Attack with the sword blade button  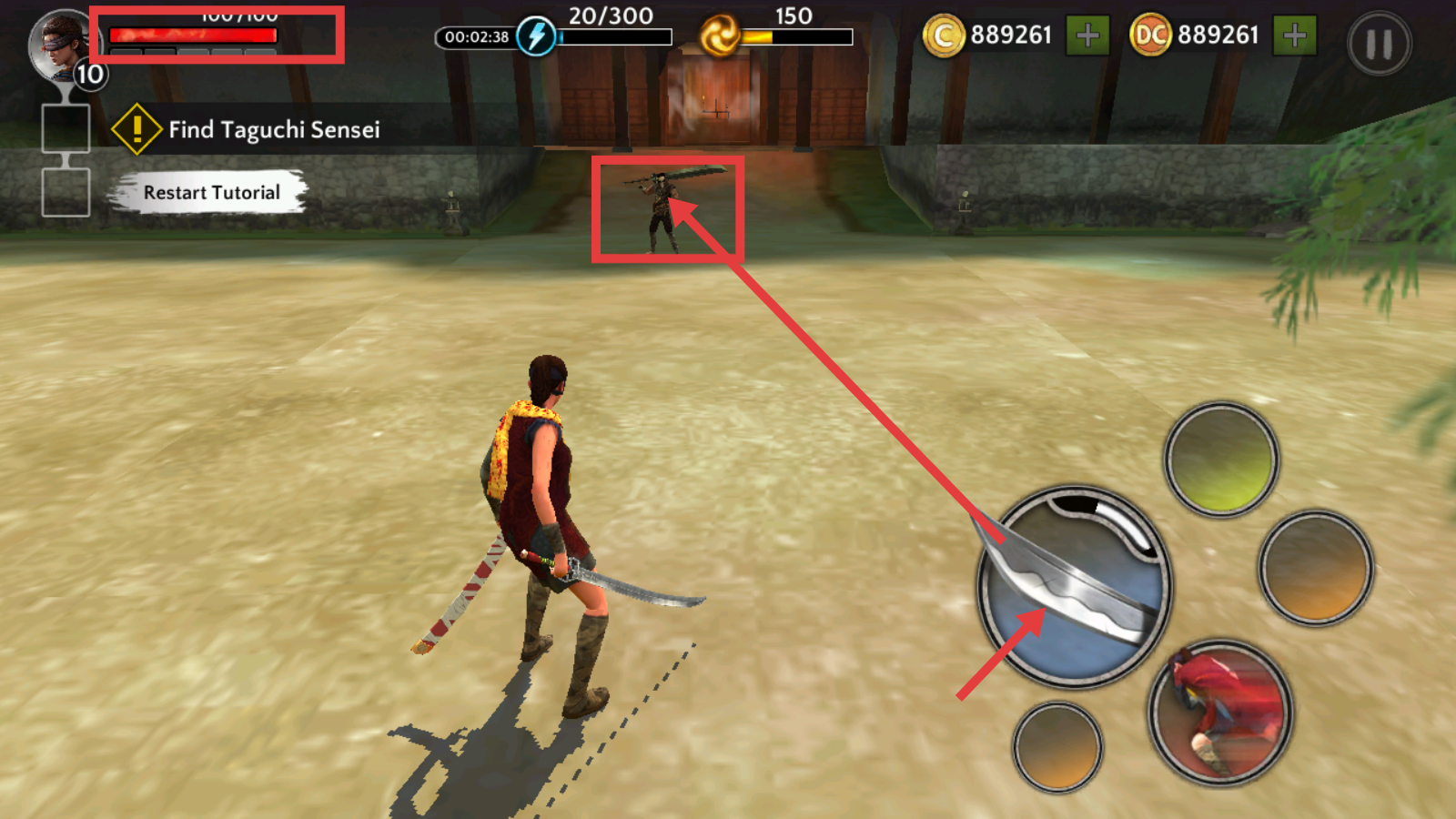[1075, 587]
